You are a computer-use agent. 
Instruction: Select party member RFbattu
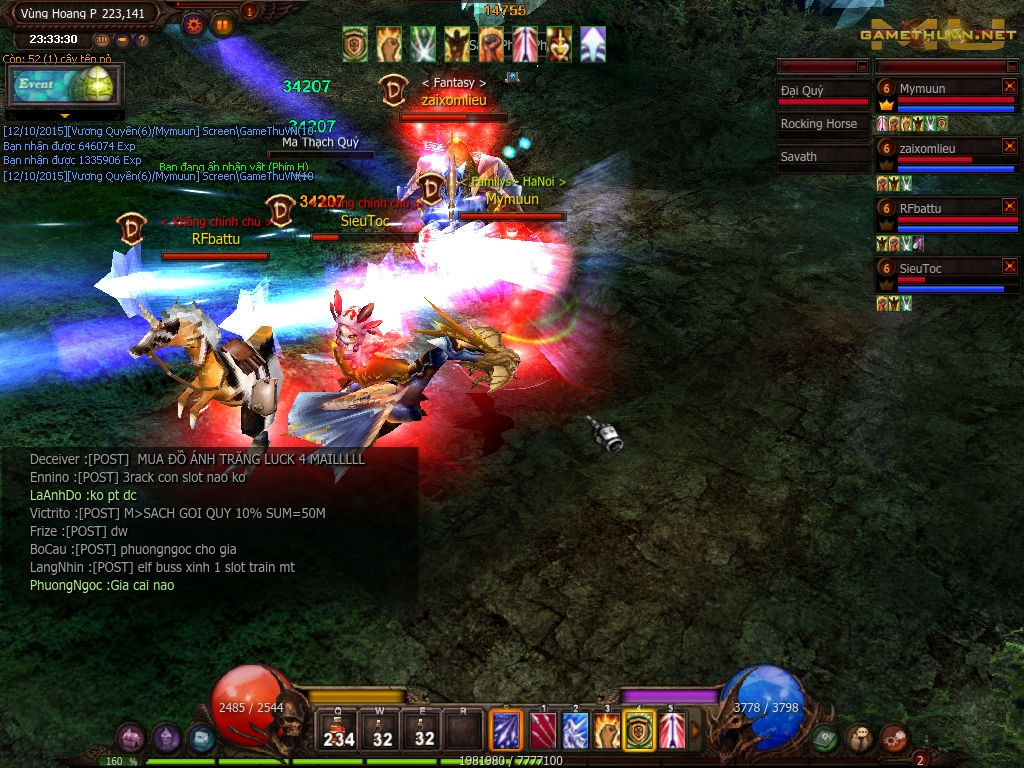click(920, 208)
